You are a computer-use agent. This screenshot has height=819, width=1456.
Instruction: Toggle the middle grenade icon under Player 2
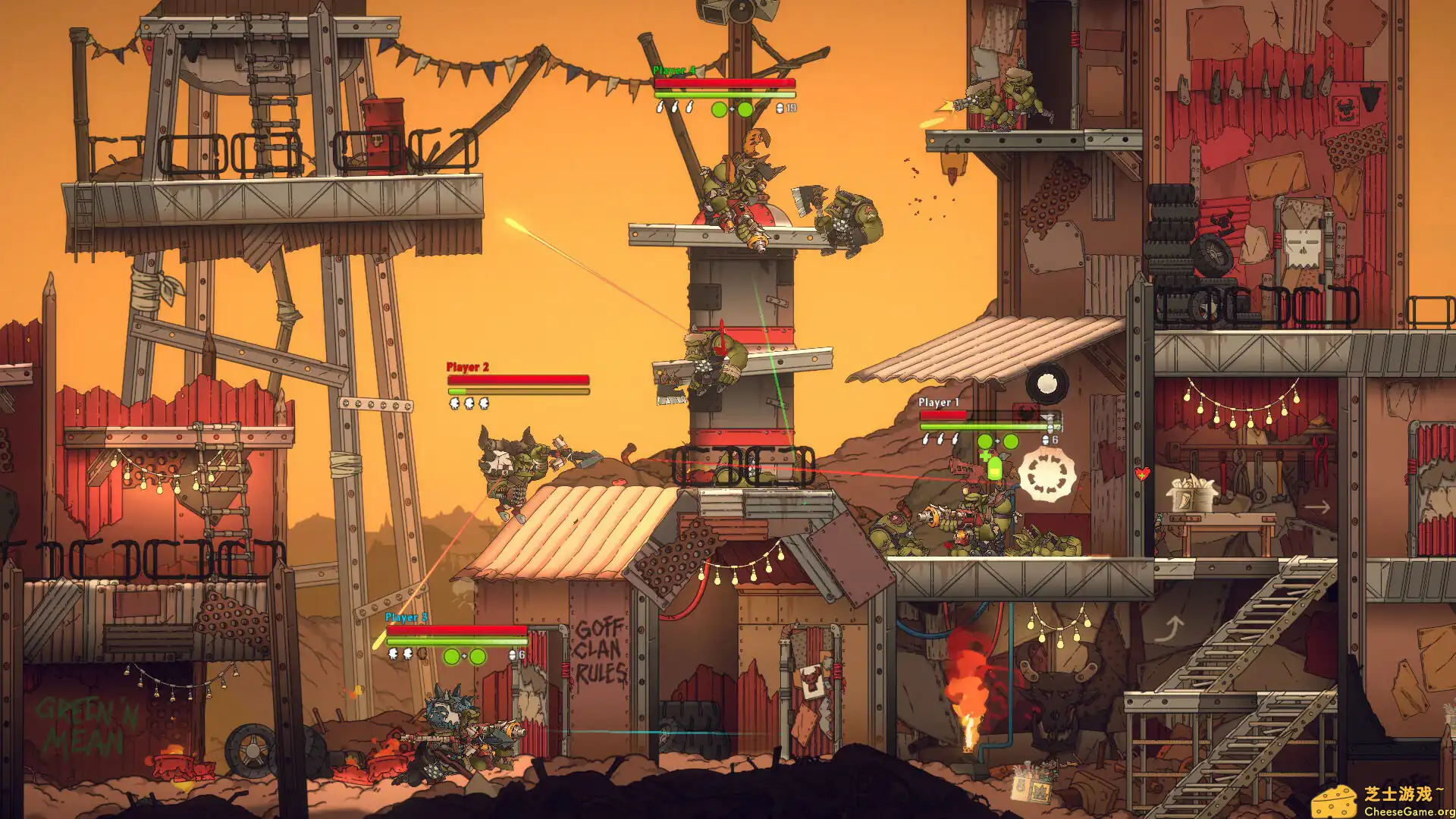tap(469, 403)
